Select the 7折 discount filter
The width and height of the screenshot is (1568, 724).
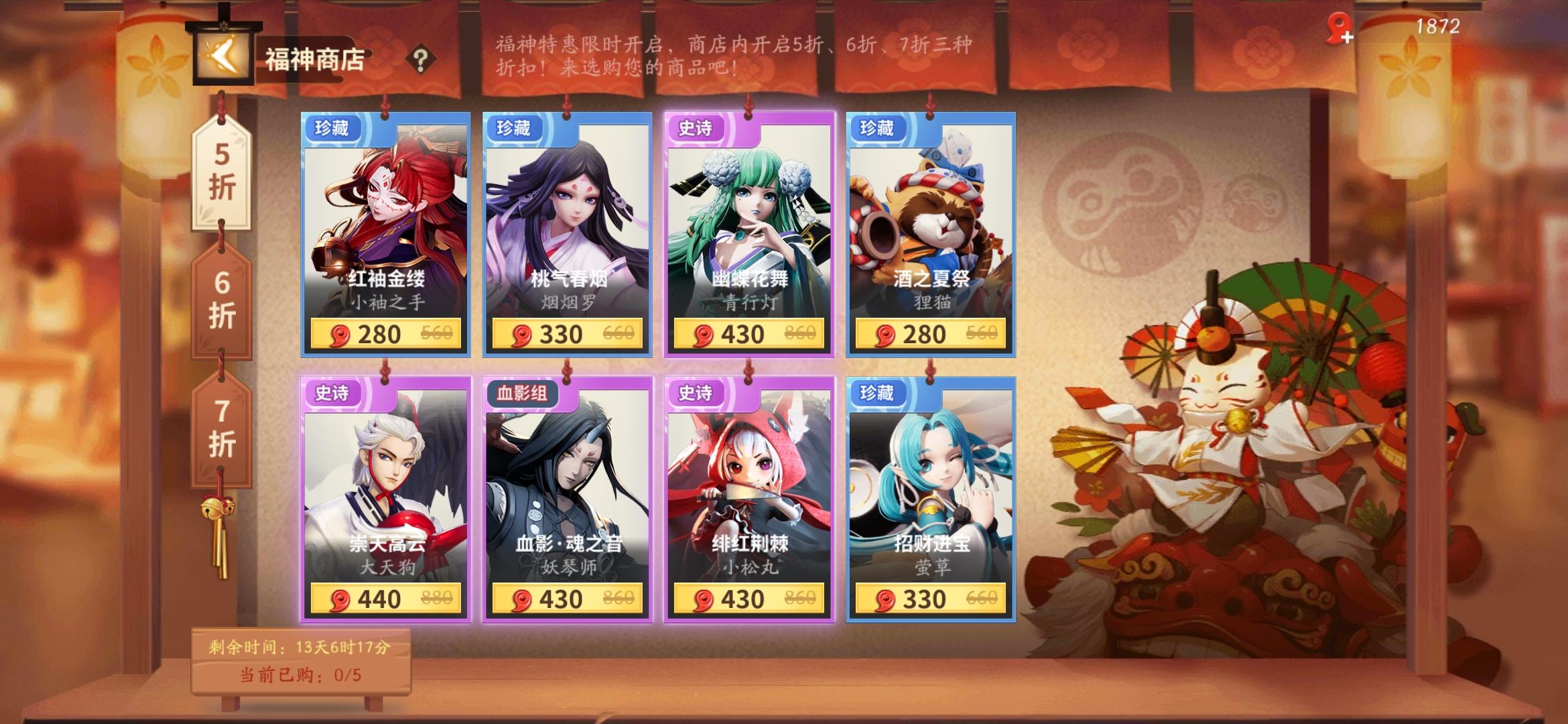click(x=221, y=429)
